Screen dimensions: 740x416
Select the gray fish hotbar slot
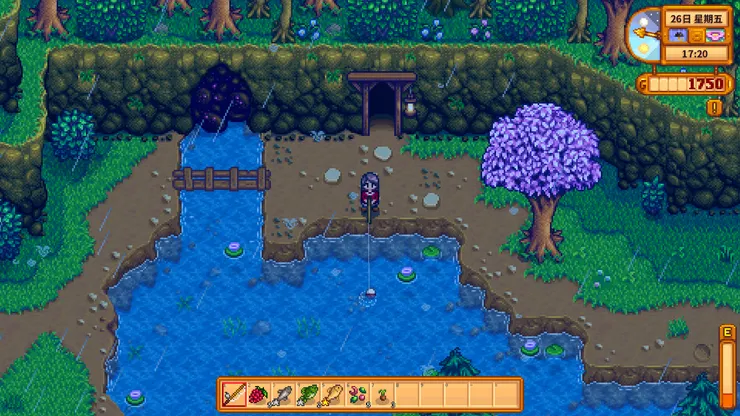[283, 394]
